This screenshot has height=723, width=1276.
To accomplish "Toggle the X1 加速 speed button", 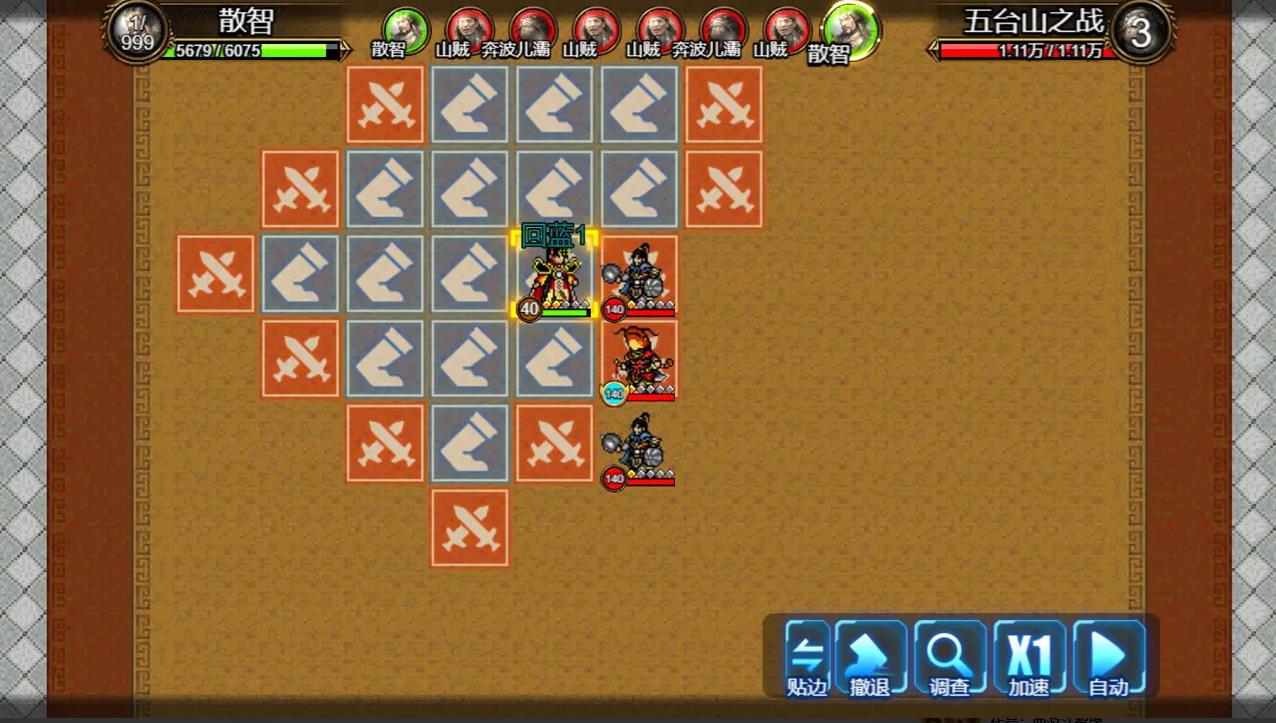I will coord(1029,658).
